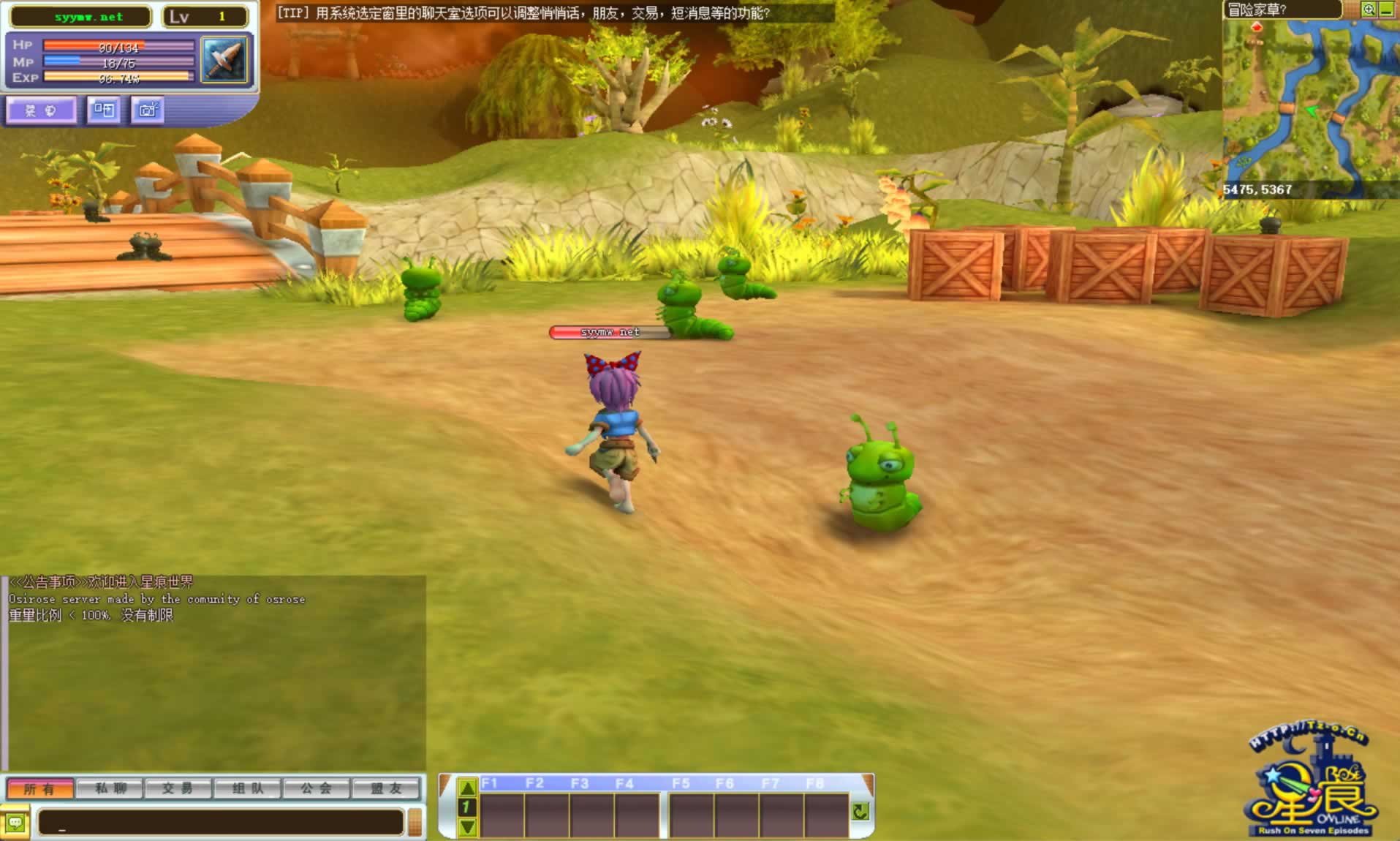Viewport: 1400px width, 841px height.
Task: Select the sword weapon portrait icon
Action: click(224, 60)
